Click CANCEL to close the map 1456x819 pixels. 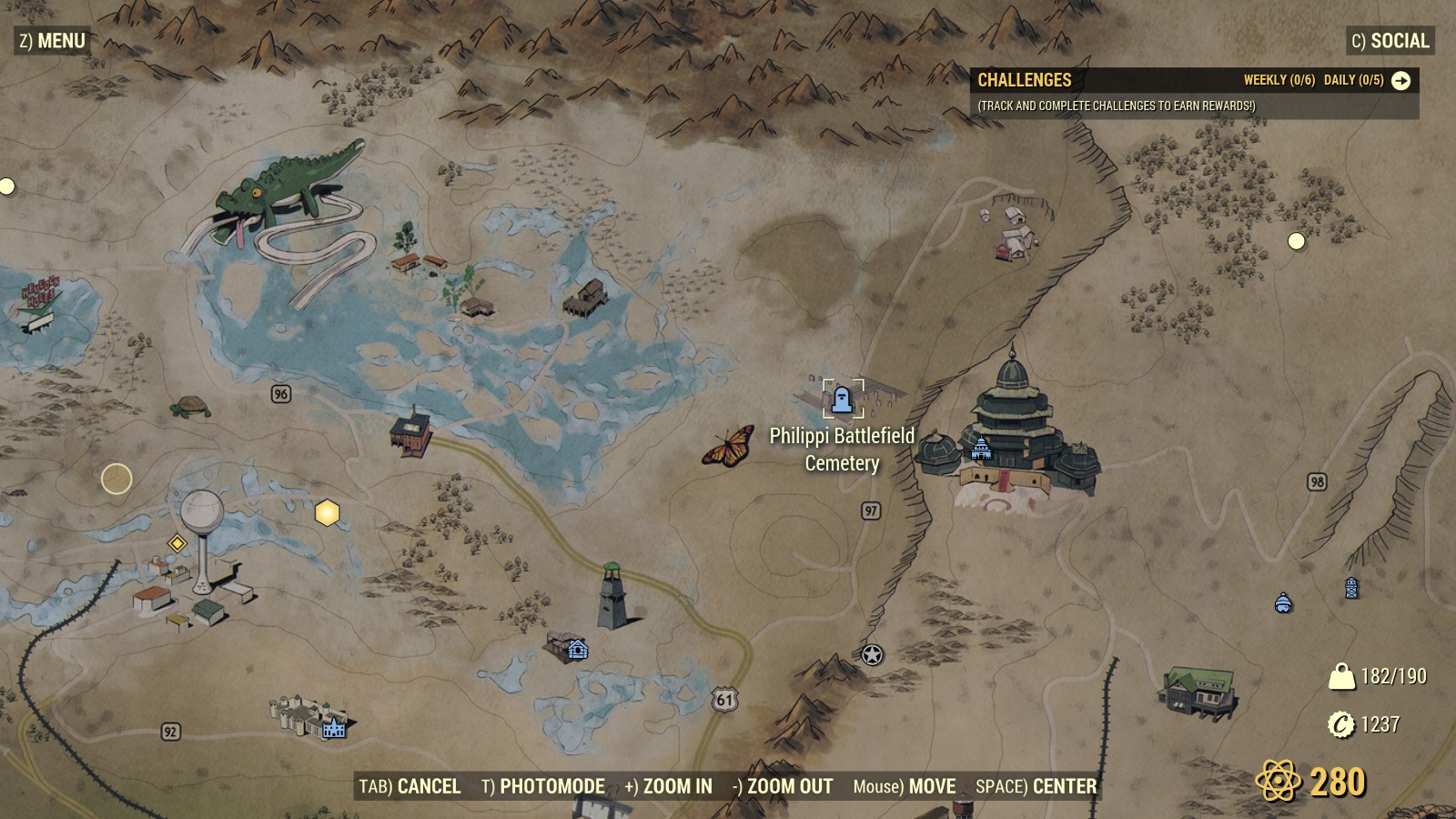pyautogui.click(x=430, y=785)
